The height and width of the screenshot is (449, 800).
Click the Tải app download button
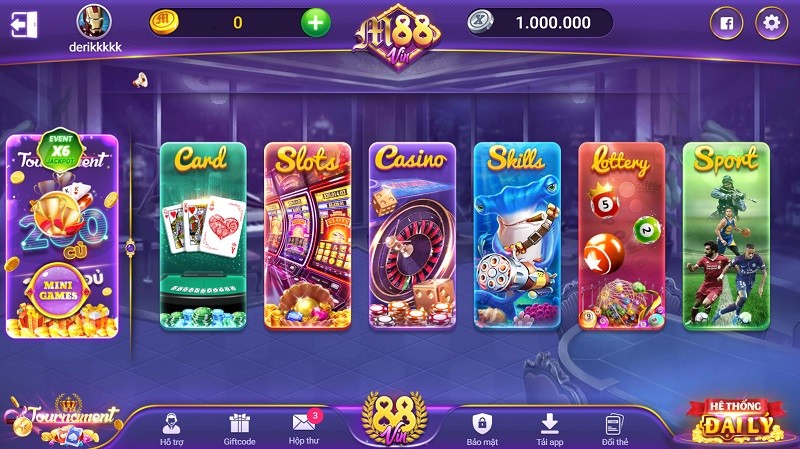pos(548,427)
